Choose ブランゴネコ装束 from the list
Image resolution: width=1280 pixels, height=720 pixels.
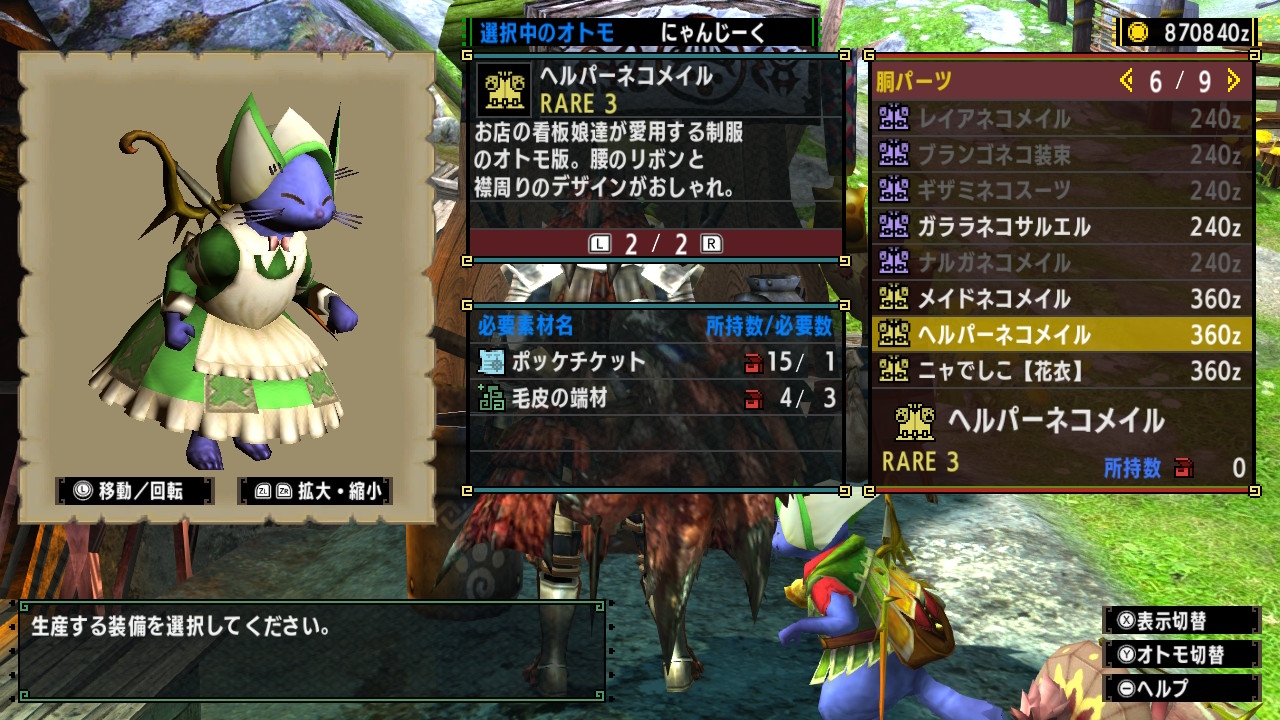pos(1060,155)
